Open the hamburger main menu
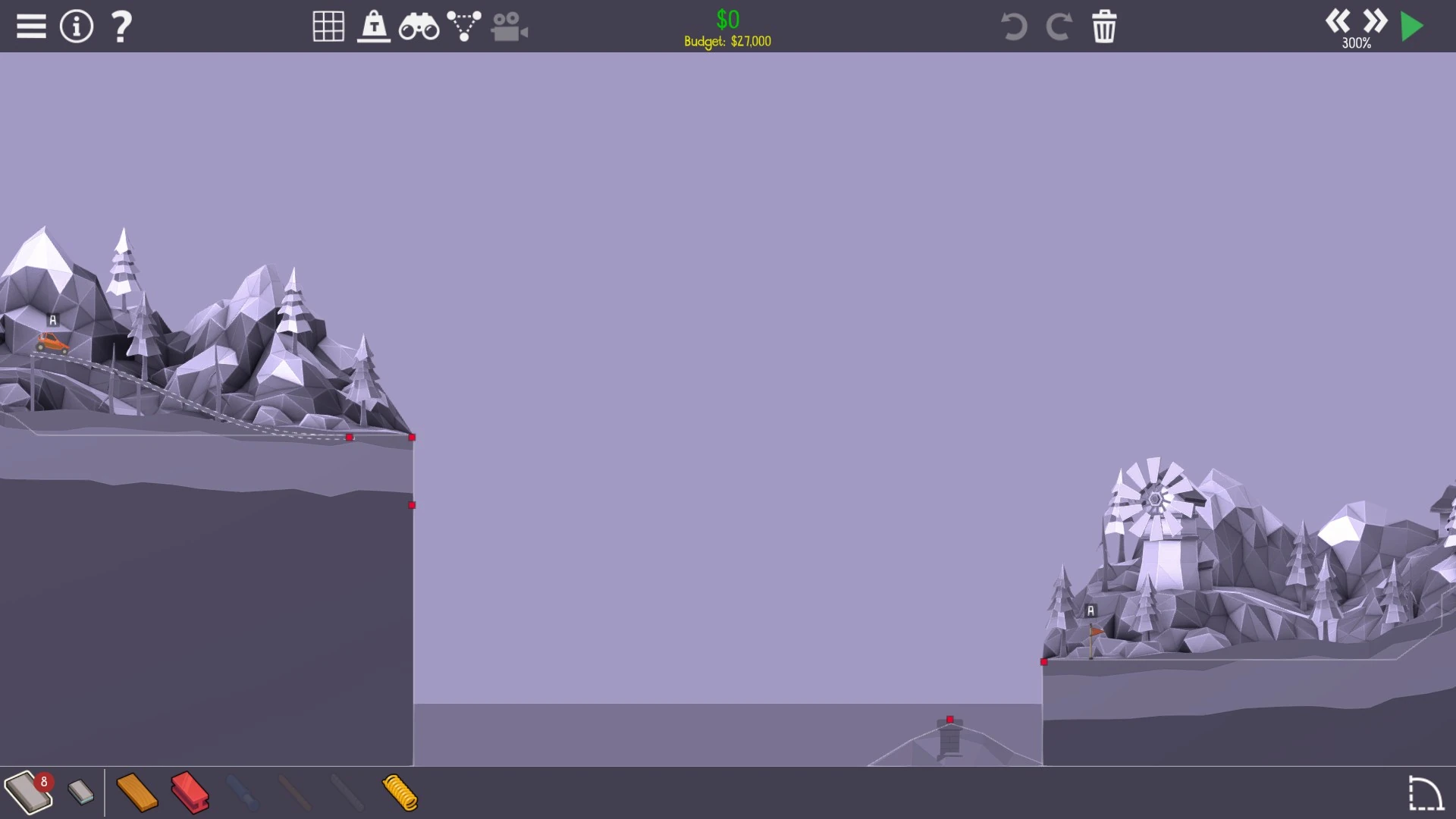Screen dimensions: 1456x819 31,25
